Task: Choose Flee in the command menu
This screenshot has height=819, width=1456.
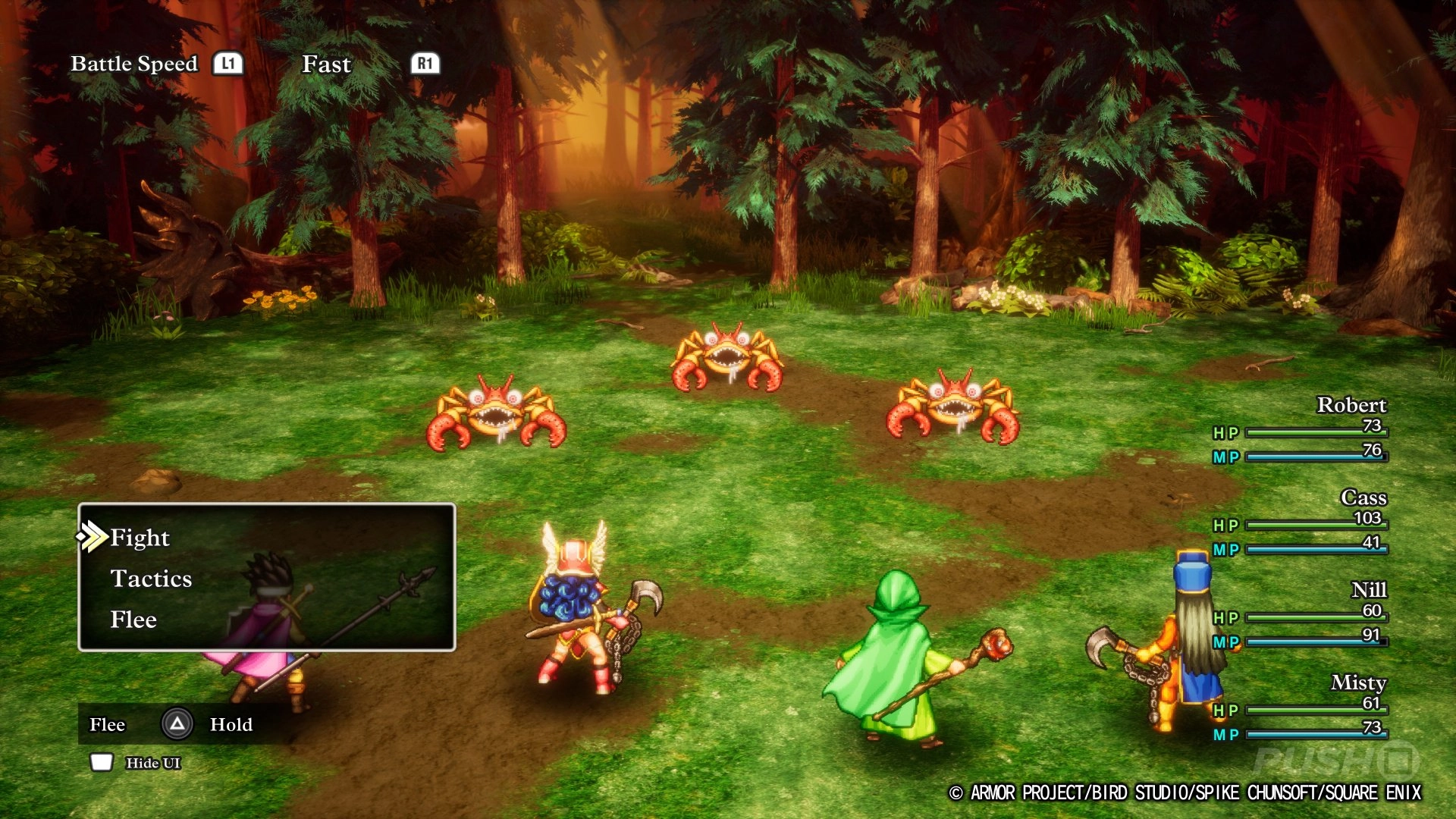Action: [x=133, y=620]
